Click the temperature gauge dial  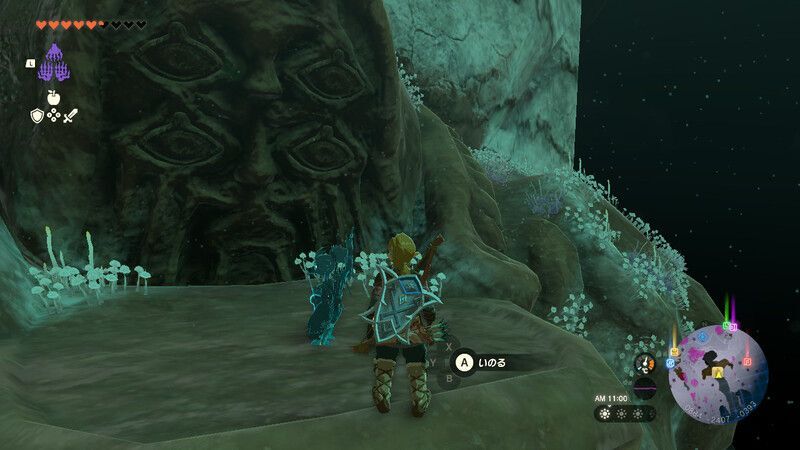click(645, 363)
